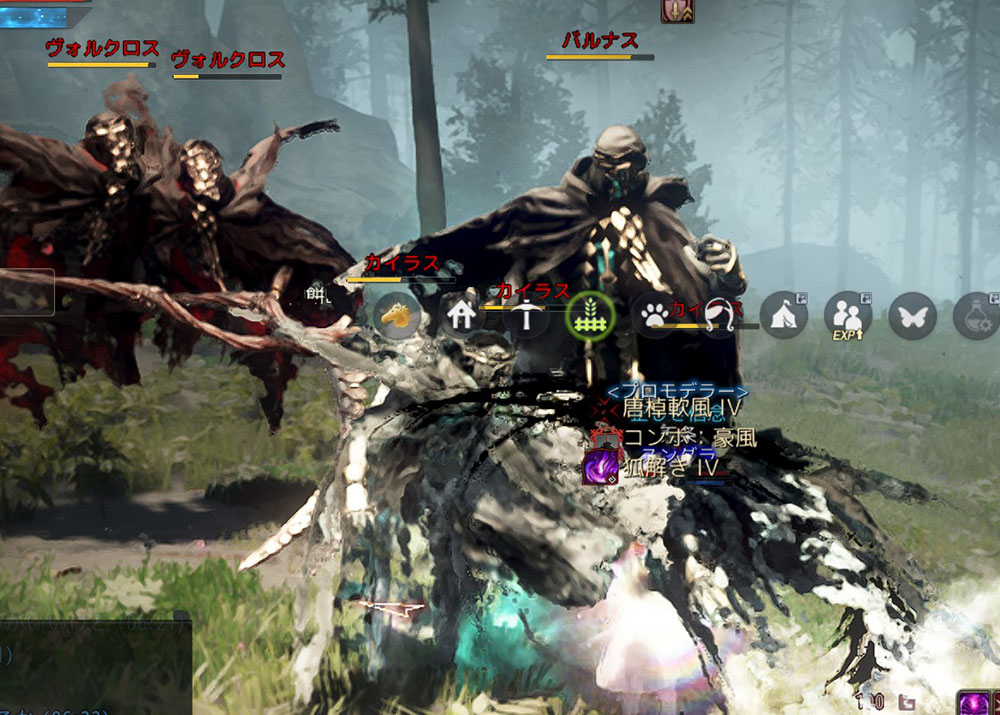Open the paw print pet icon

(653, 317)
